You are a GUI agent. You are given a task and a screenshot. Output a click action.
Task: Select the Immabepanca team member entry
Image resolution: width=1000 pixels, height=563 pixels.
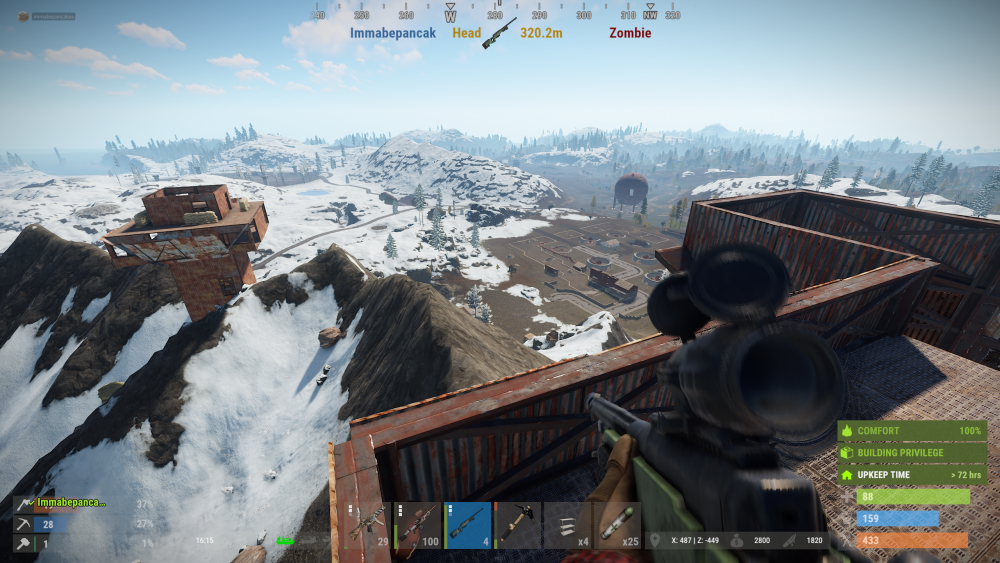pos(70,503)
